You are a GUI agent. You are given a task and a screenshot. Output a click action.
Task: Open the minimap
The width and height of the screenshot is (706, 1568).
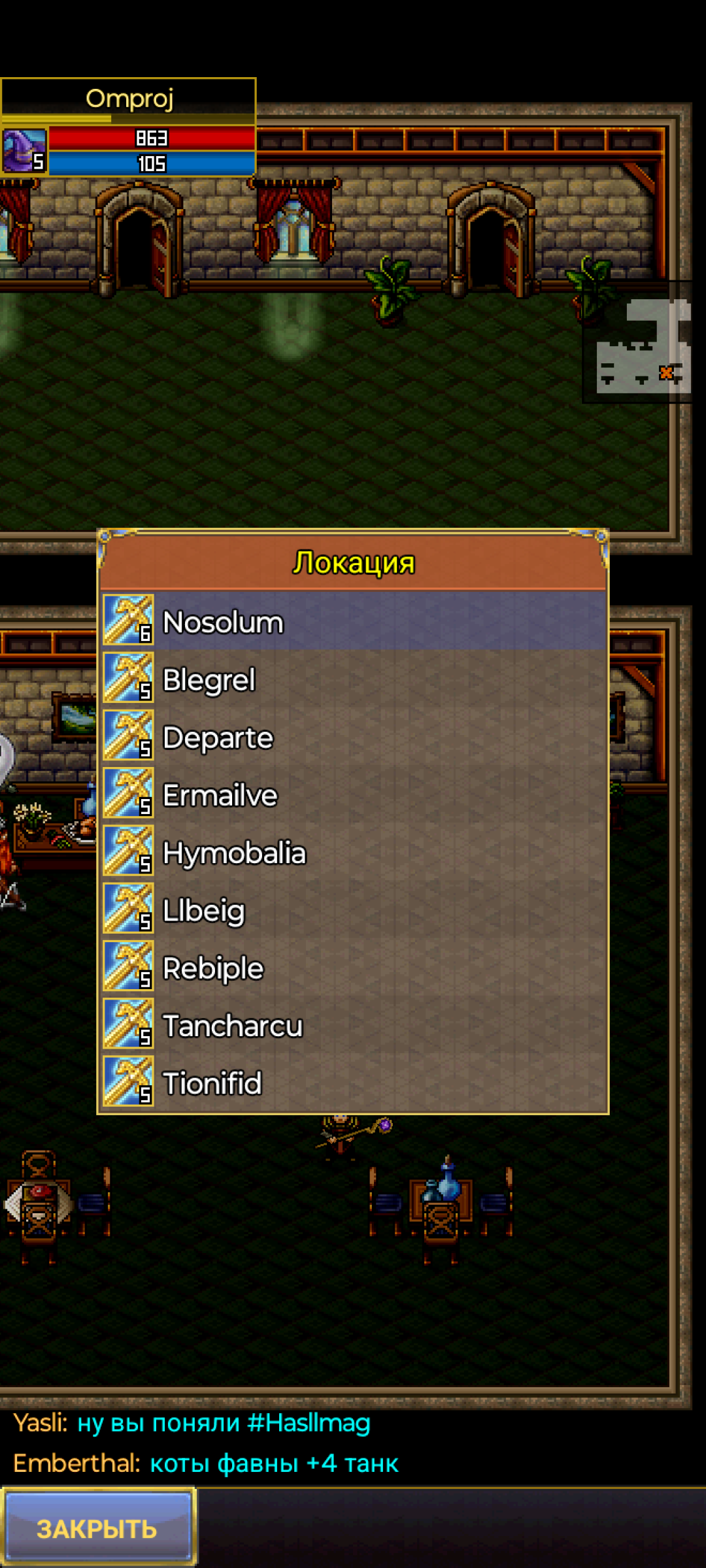point(642,344)
